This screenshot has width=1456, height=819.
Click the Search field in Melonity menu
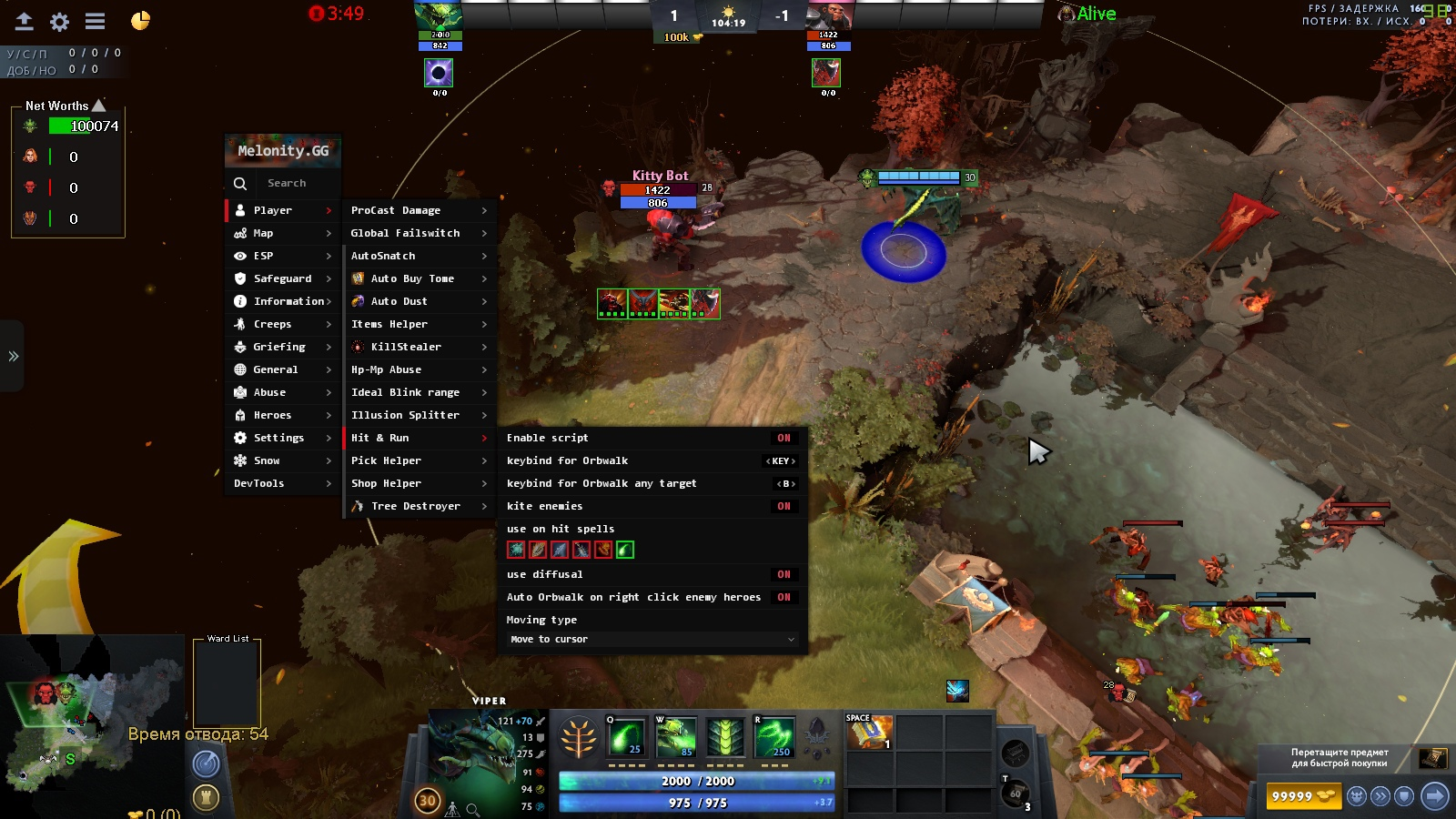[287, 183]
